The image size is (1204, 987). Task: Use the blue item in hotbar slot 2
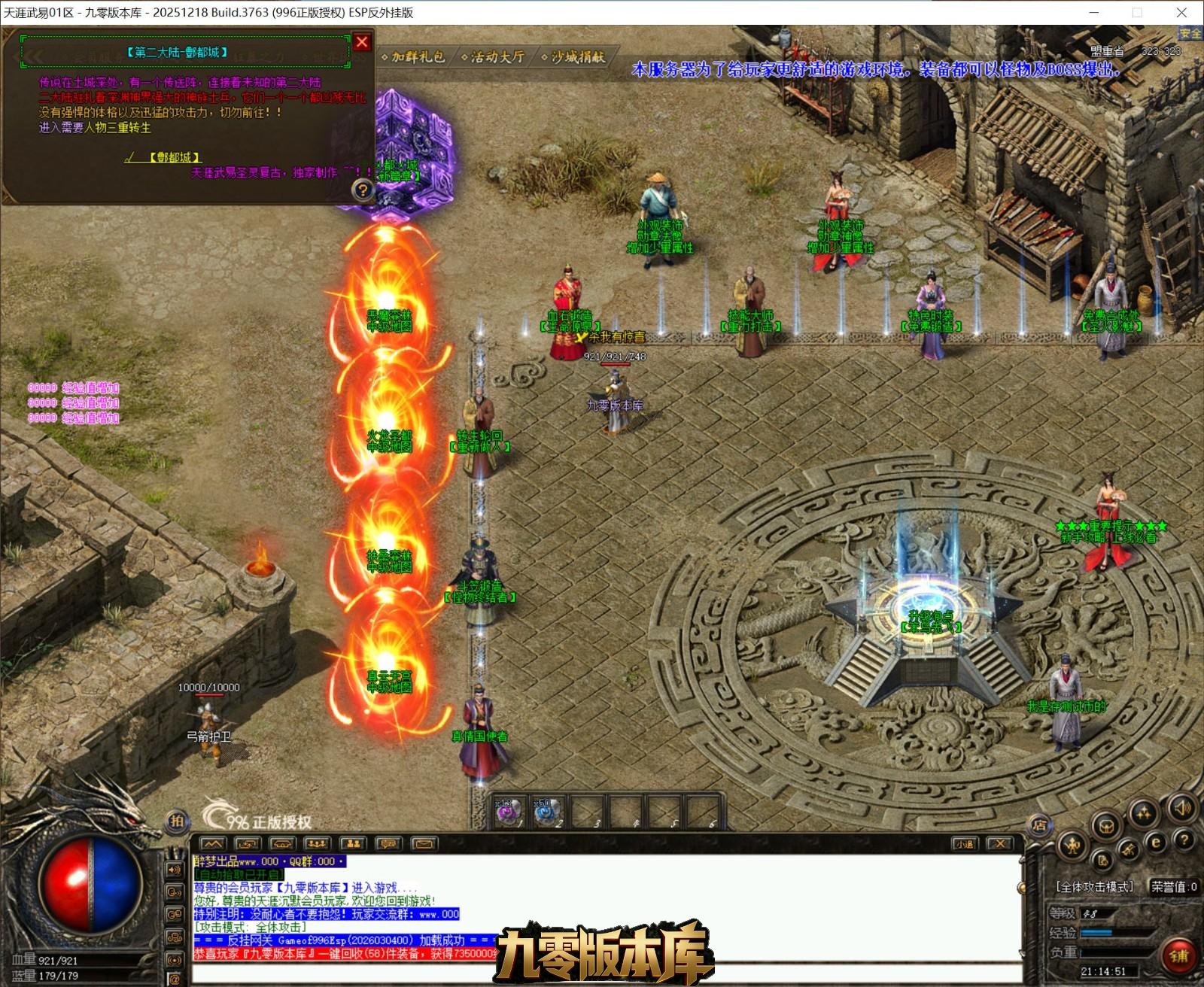(x=547, y=812)
